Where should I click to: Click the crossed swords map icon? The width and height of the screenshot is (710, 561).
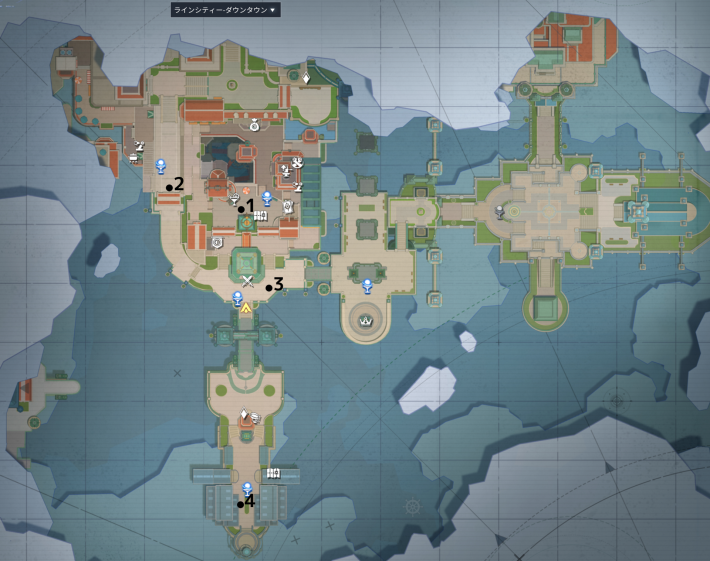tap(248, 283)
